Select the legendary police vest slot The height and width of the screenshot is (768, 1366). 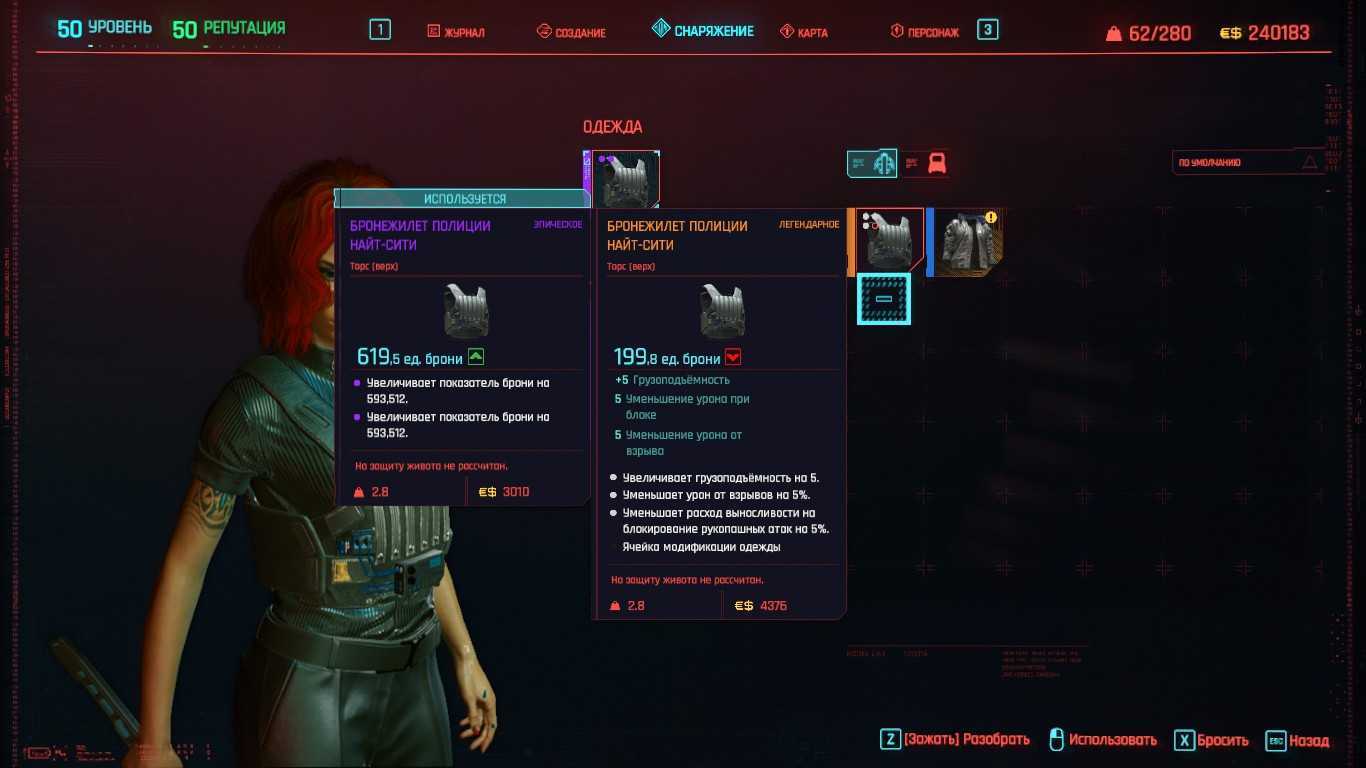click(889, 241)
